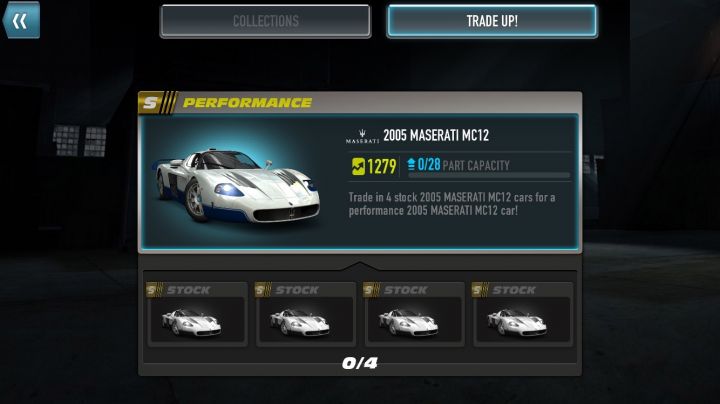Switch to the Collections tab

(x=265, y=21)
